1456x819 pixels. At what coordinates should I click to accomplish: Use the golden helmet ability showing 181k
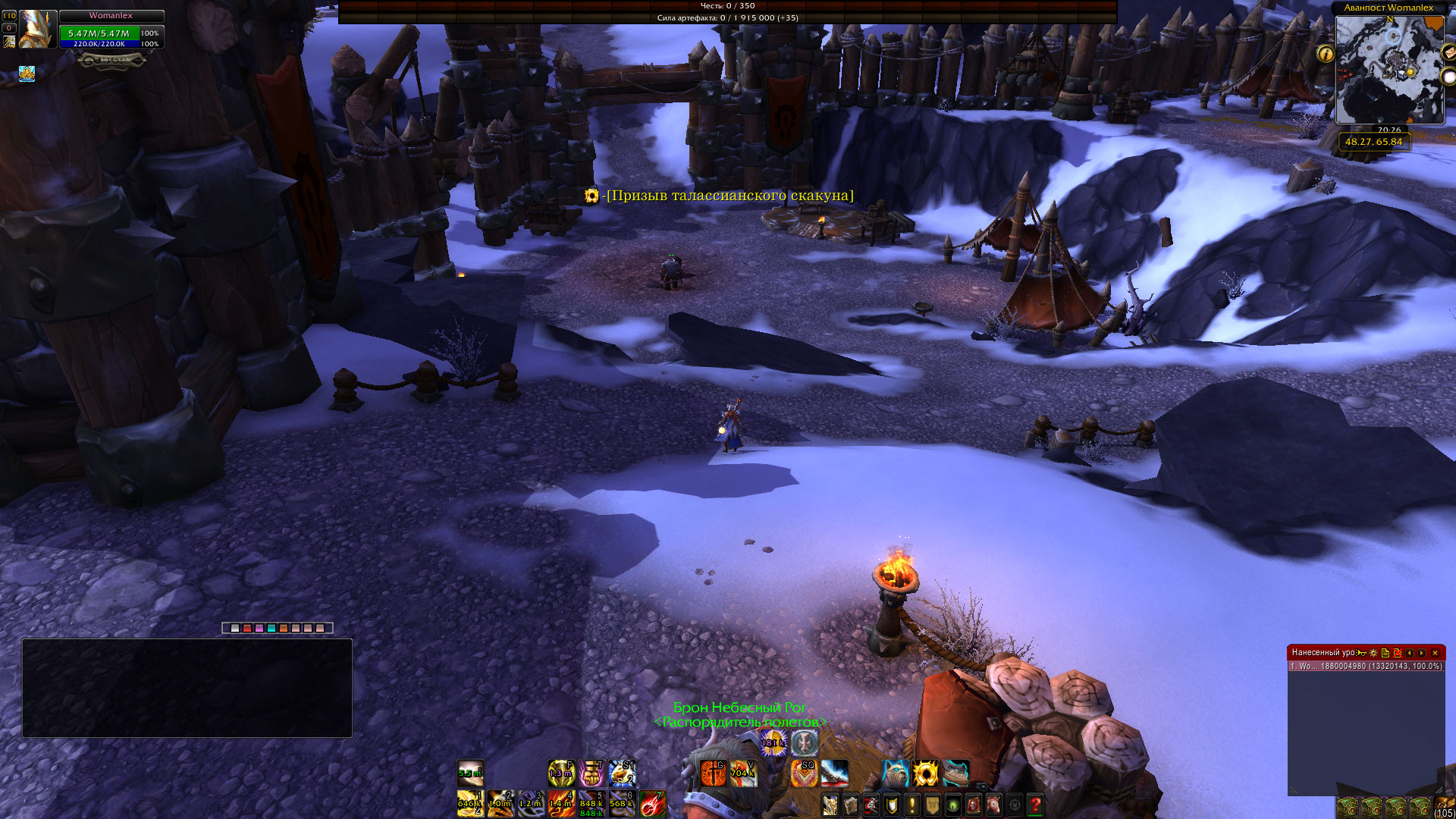coord(773,743)
